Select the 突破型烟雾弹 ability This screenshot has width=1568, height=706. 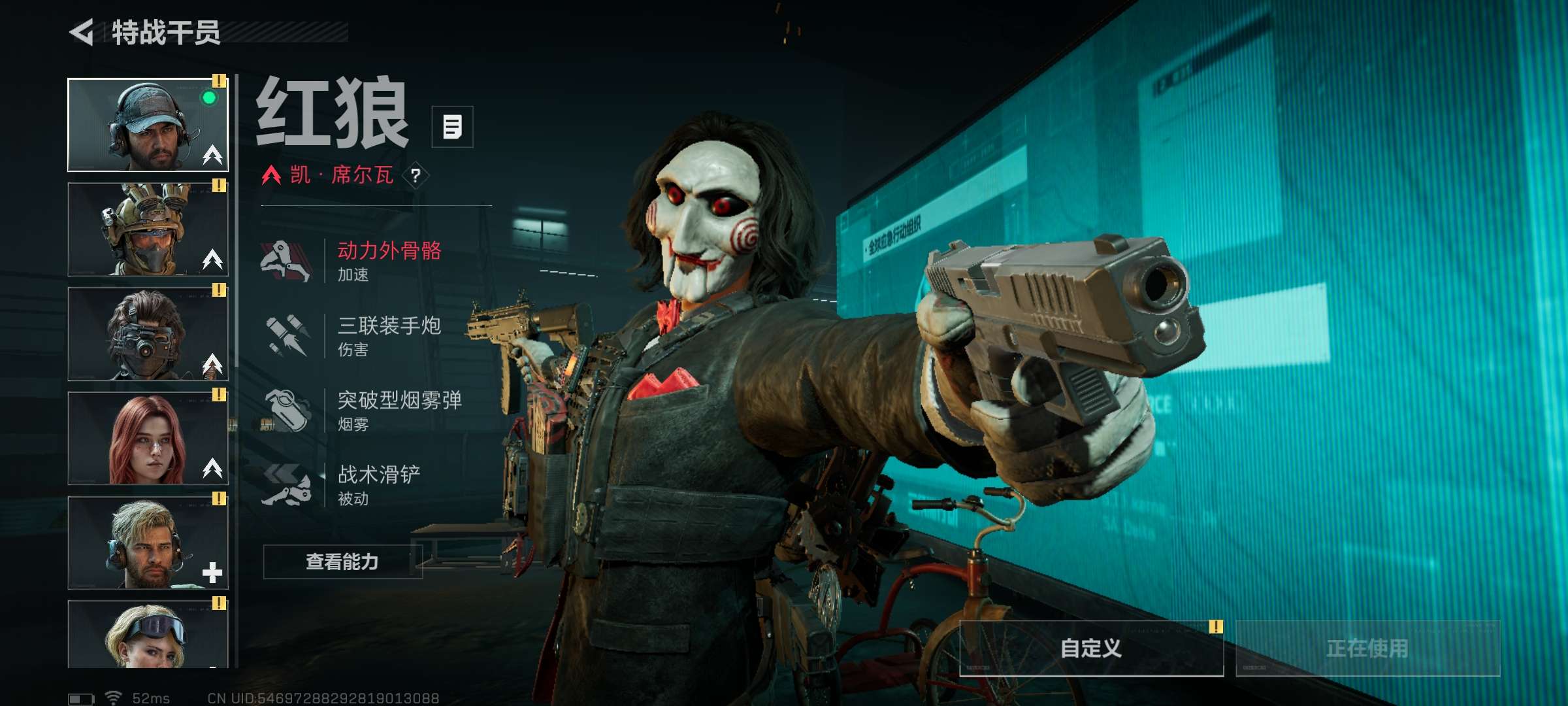click(x=399, y=410)
